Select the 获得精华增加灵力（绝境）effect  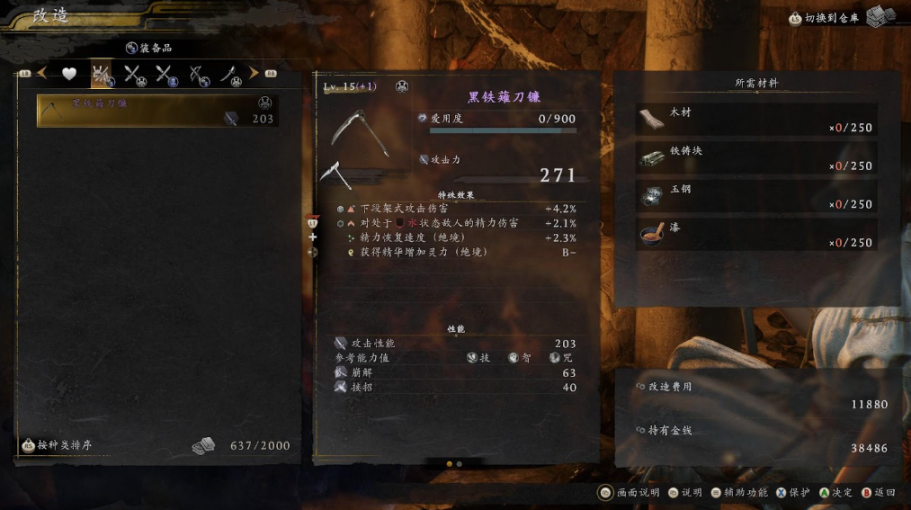pyautogui.click(x=460, y=253)
